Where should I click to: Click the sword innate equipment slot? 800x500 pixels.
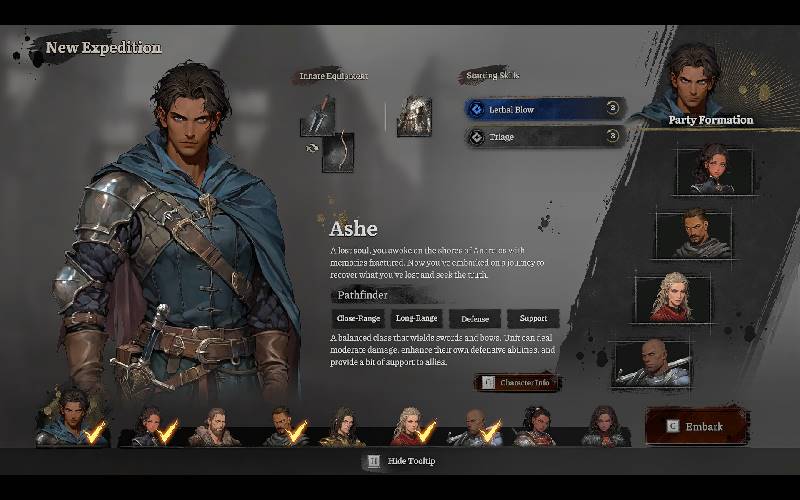(x=317, y=119)
